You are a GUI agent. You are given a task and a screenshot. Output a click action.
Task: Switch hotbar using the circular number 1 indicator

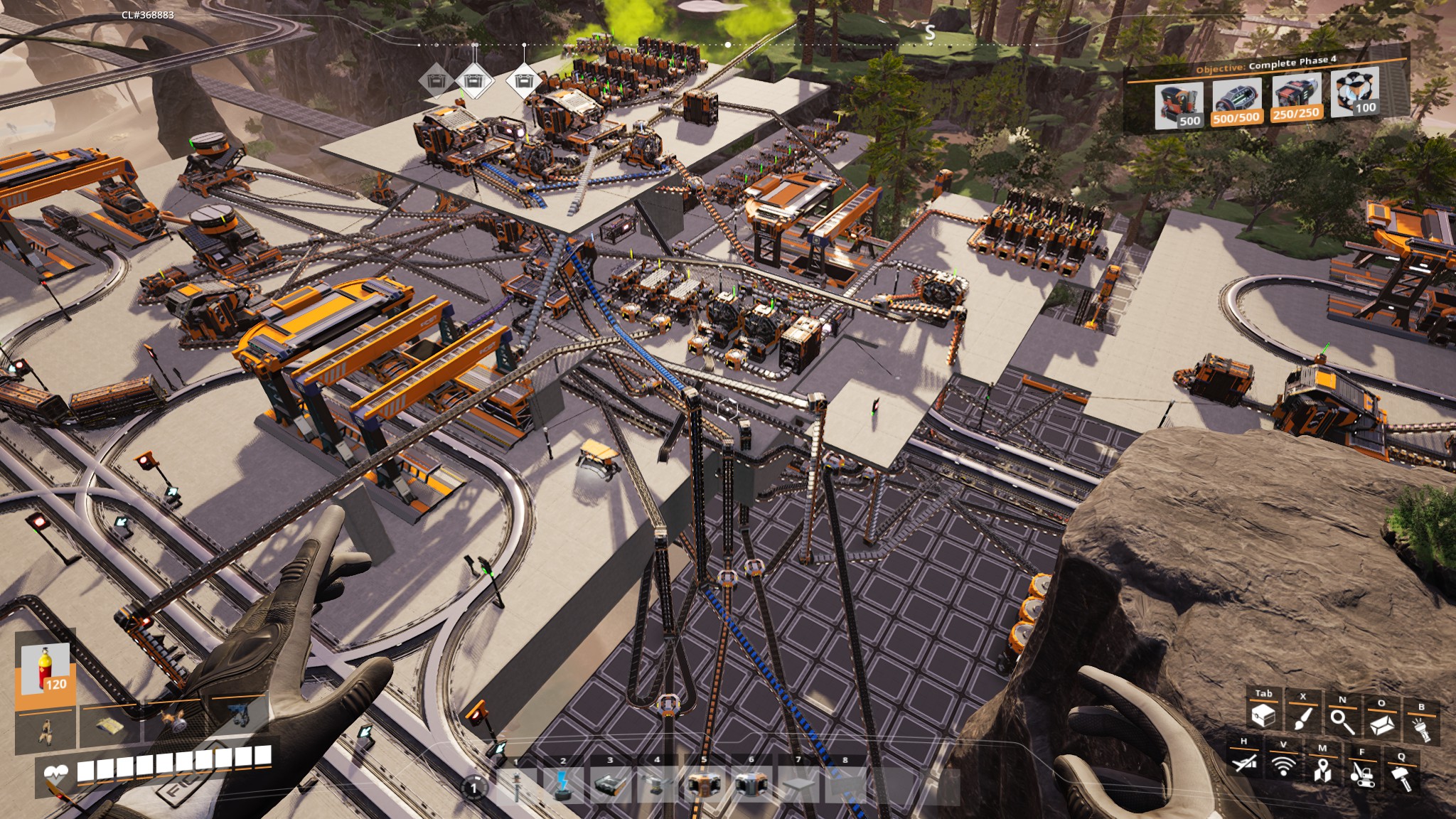(474, 787)
